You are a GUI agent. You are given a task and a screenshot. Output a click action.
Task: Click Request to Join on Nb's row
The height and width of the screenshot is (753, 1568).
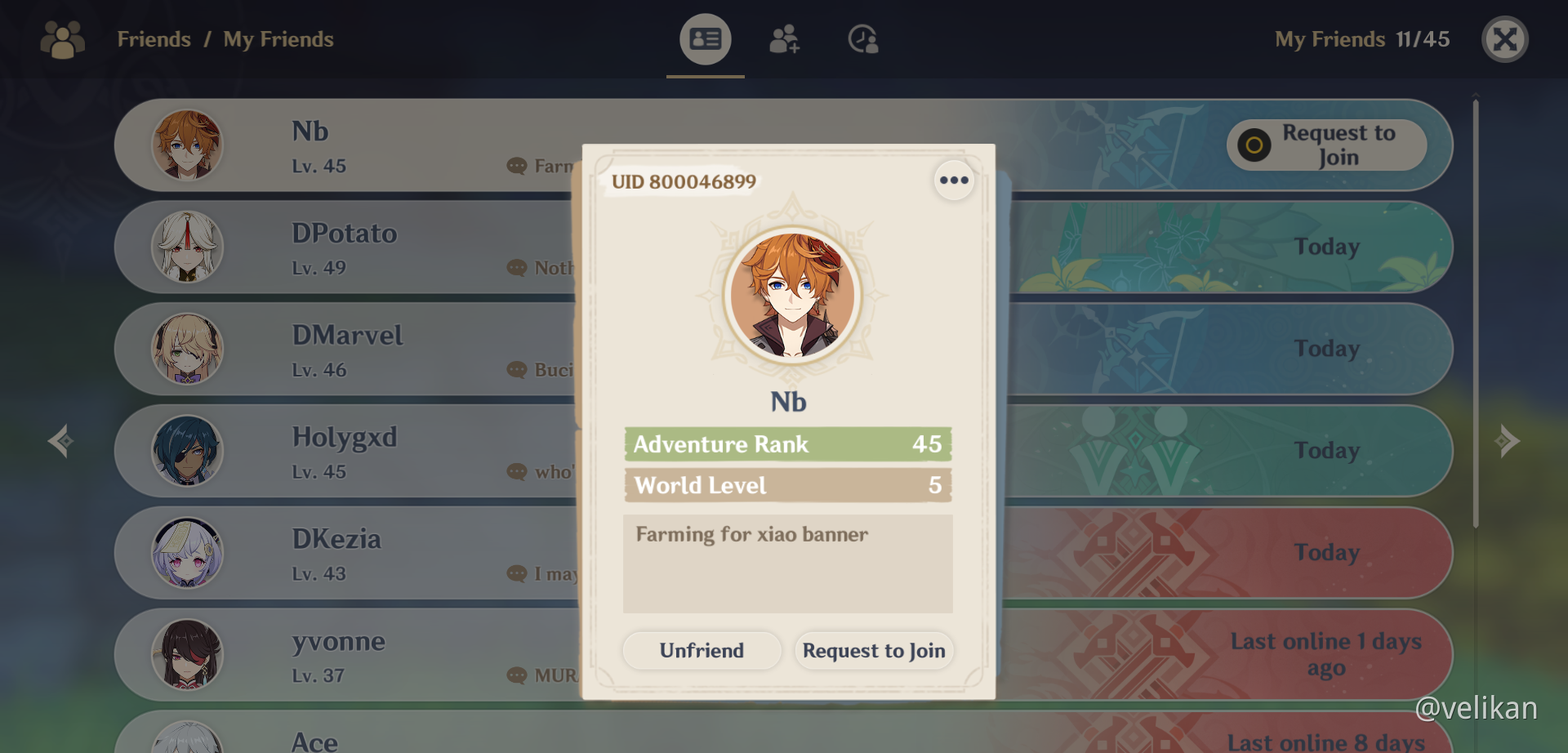click(x=1326, y=145)
